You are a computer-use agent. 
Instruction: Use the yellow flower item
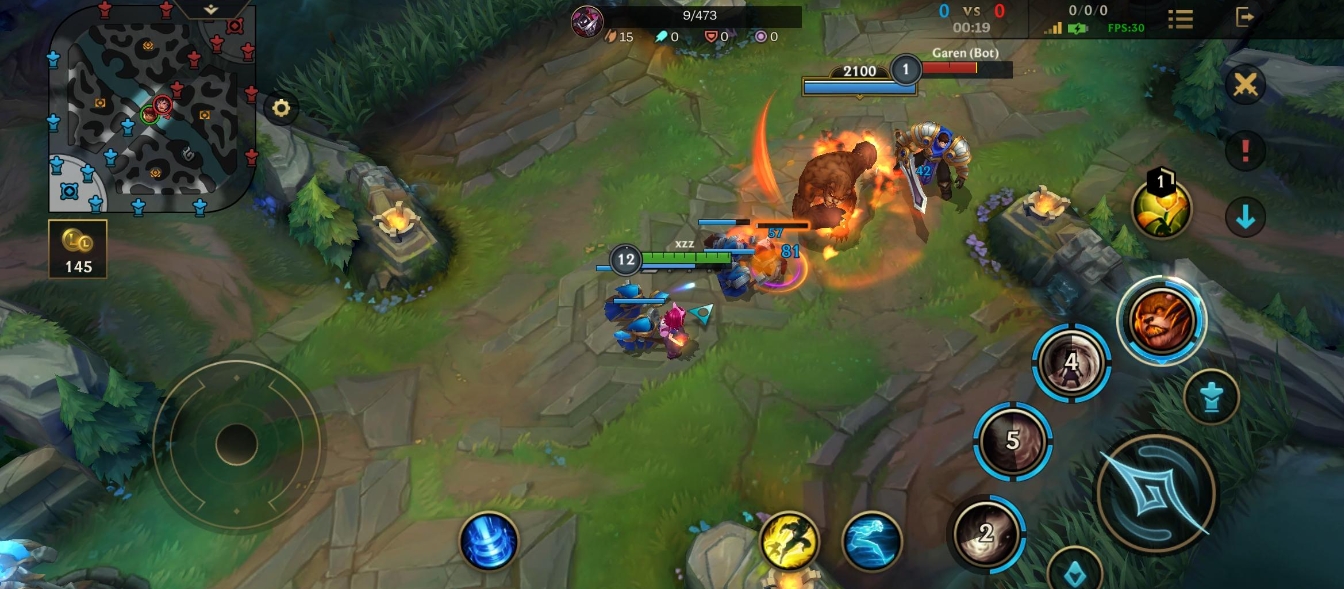coord(1161,208)
